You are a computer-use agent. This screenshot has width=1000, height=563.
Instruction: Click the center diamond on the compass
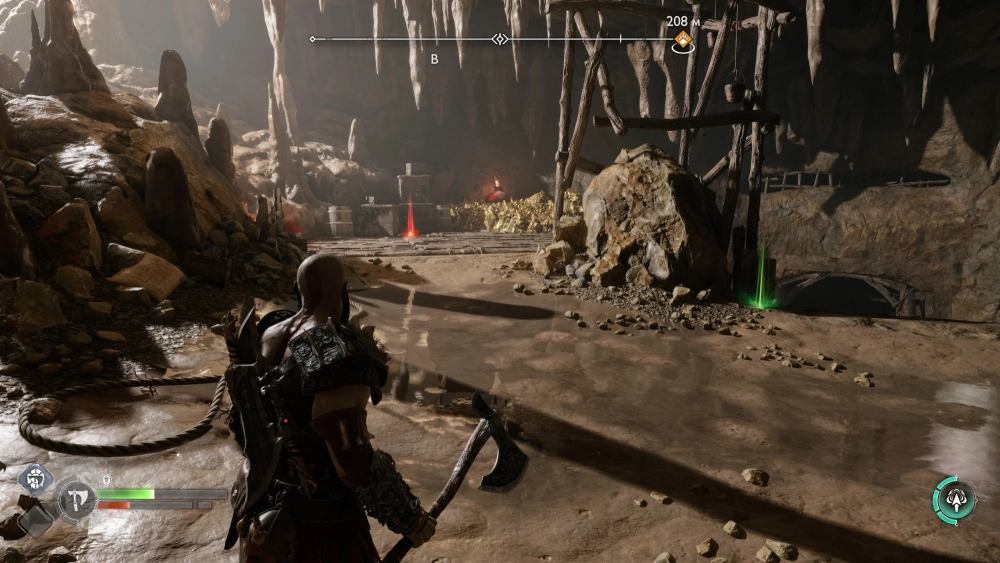(x=500, y=39)
